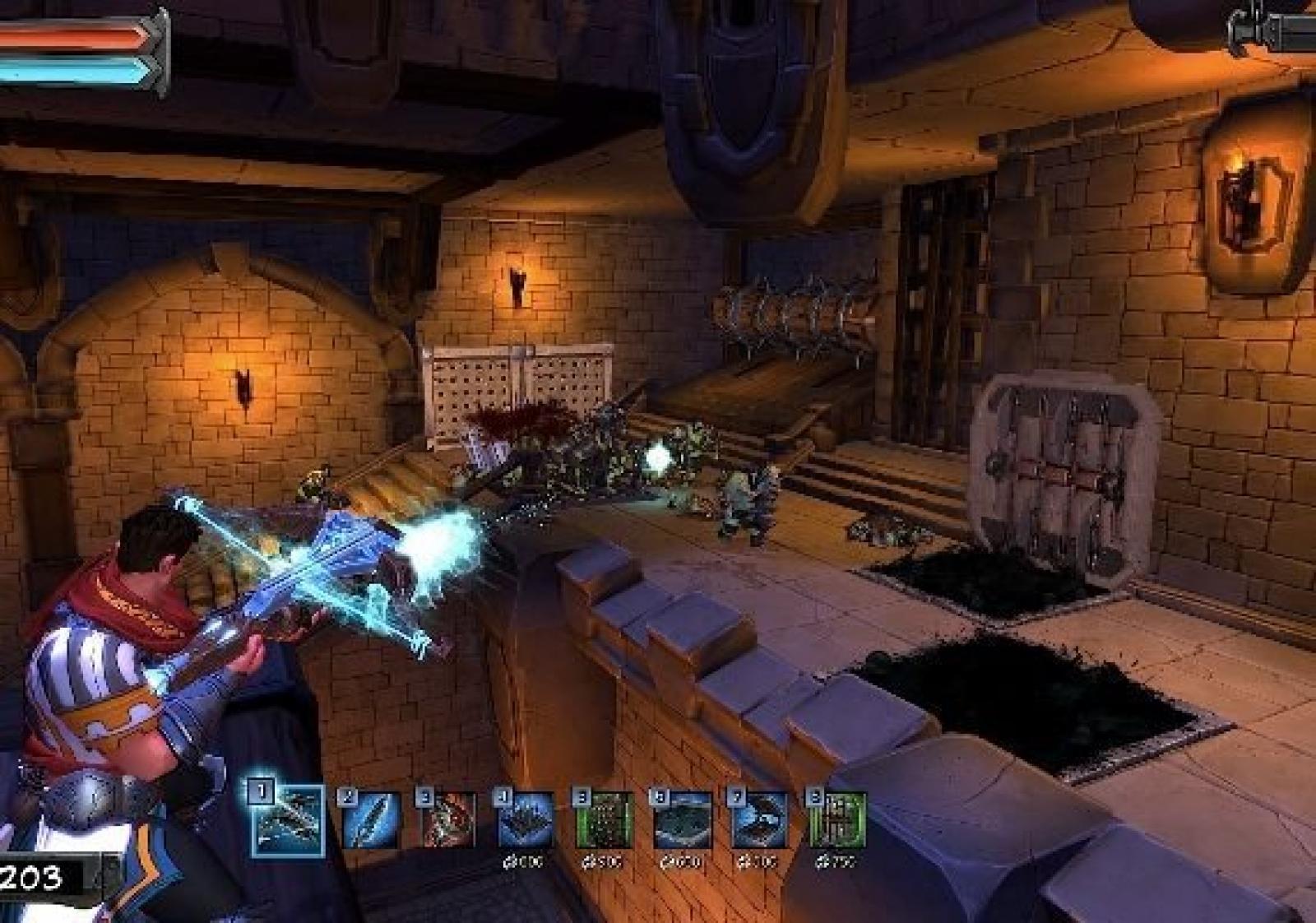This screenshot has height=923, width=1316.
Task: Choose the blue blade weapon in slot 2
Action: (370, 820)
